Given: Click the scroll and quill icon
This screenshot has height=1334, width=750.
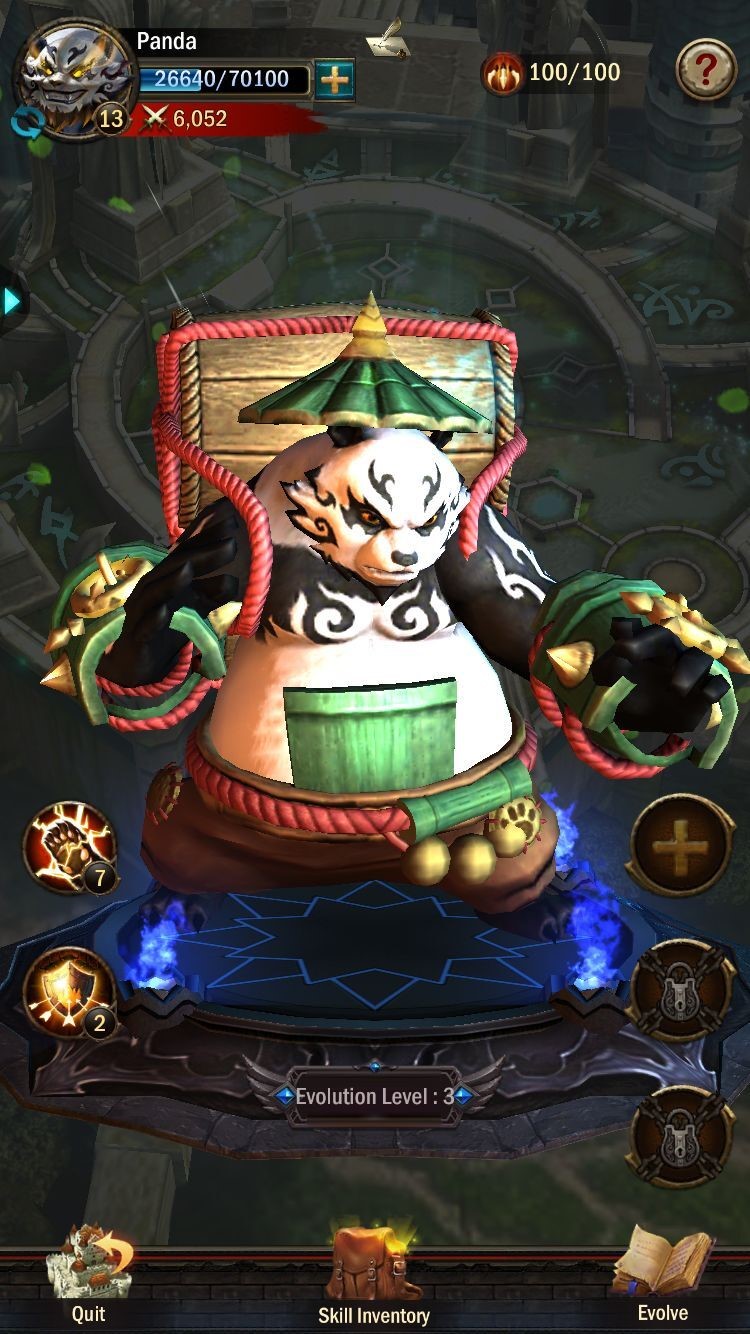Looking at the screenshot, I should [x=388, y=38].
